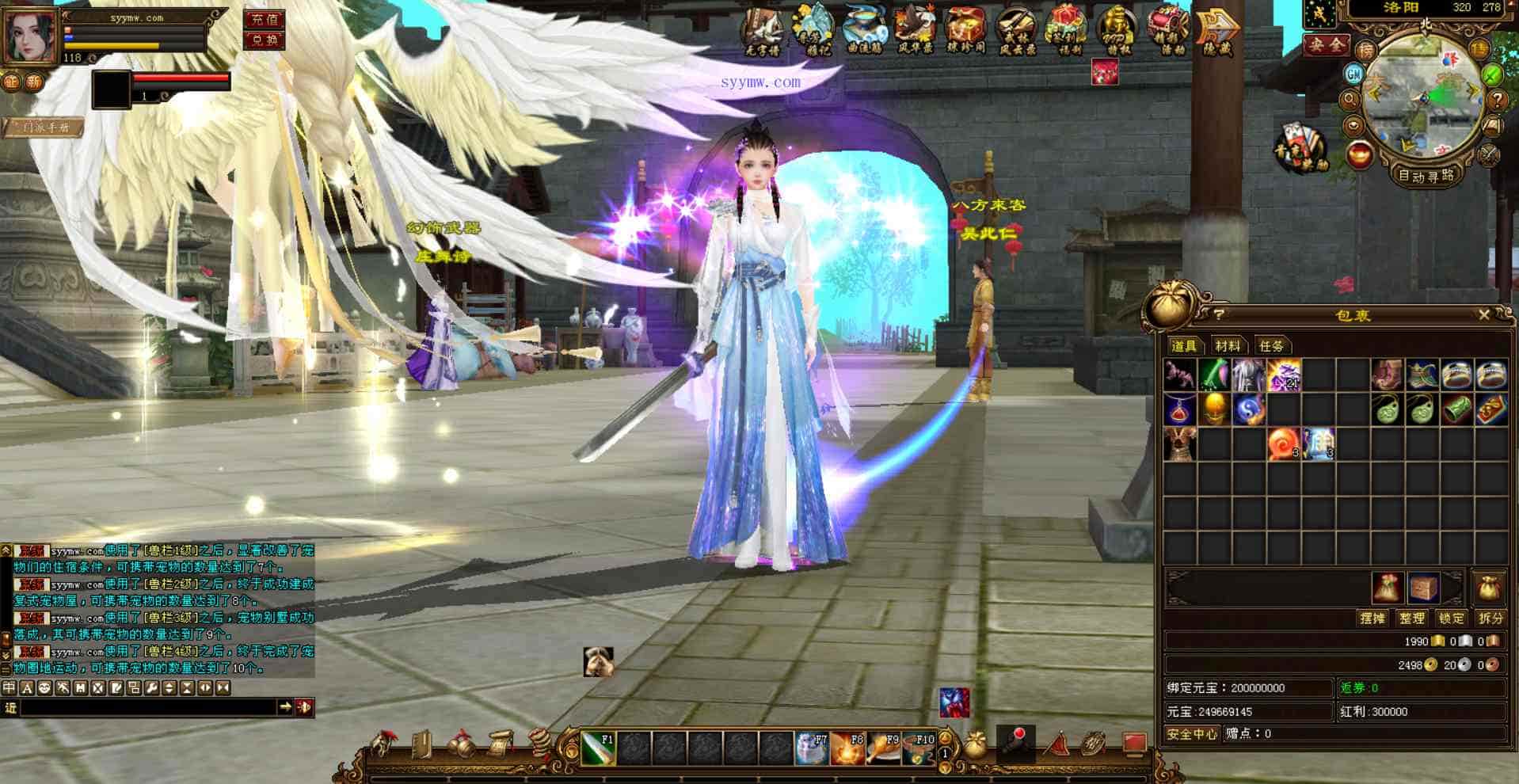Viewport: 1519px width, 784px height.
Task: Open 摆摊 stall setup
Action: tap(1372, 618)
